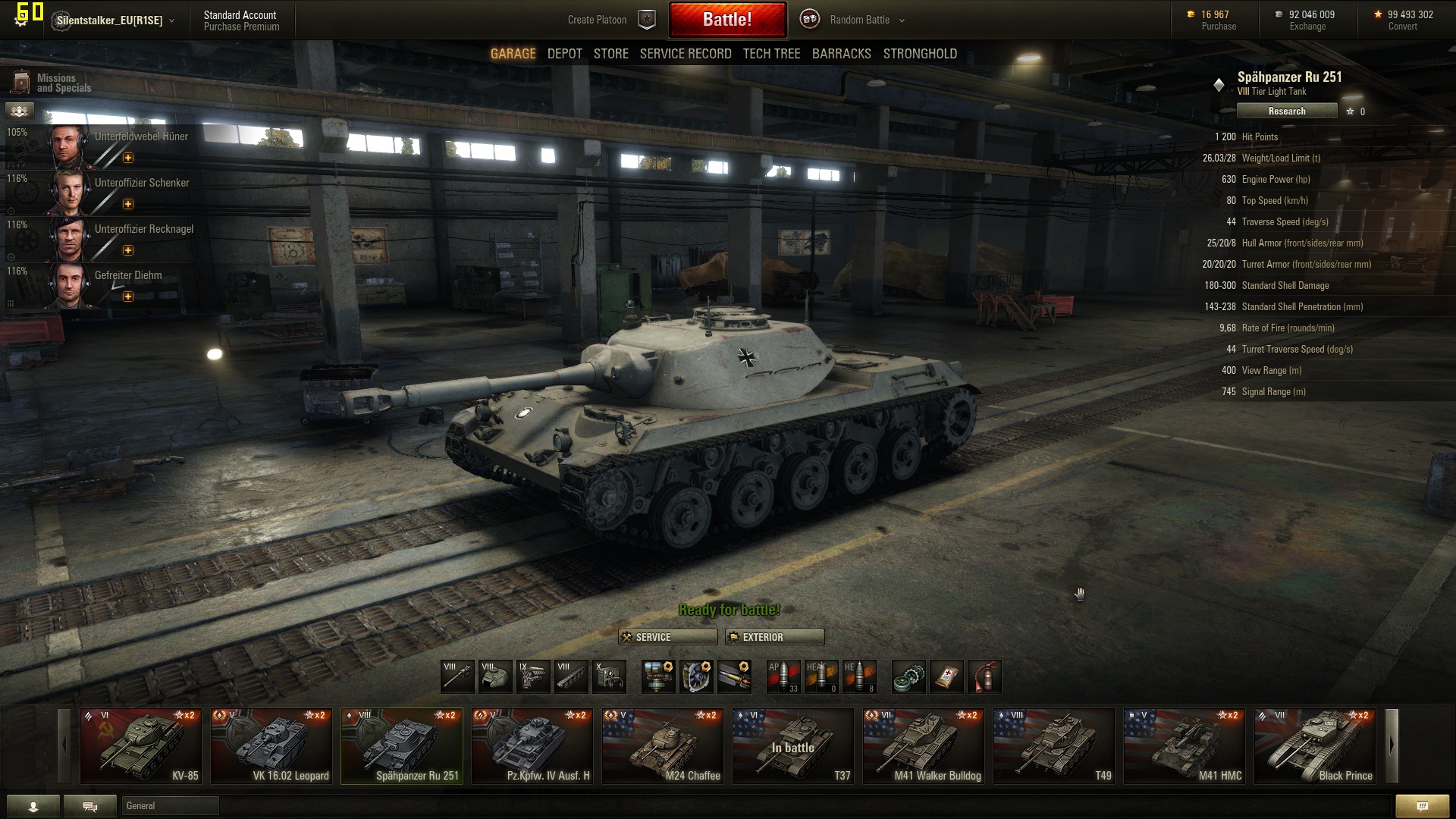Go to the Tech Tree
The height and width of the screenshot is (819, 1456).
coord(771,54)
